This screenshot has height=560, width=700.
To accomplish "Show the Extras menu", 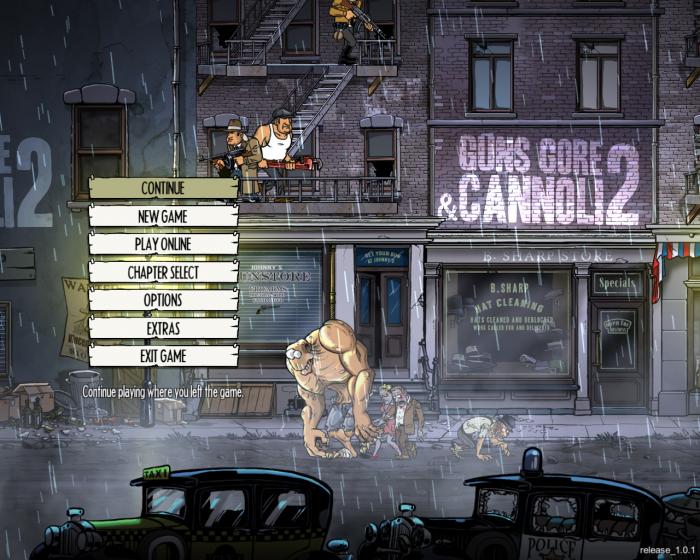I will tap(163, 328).
